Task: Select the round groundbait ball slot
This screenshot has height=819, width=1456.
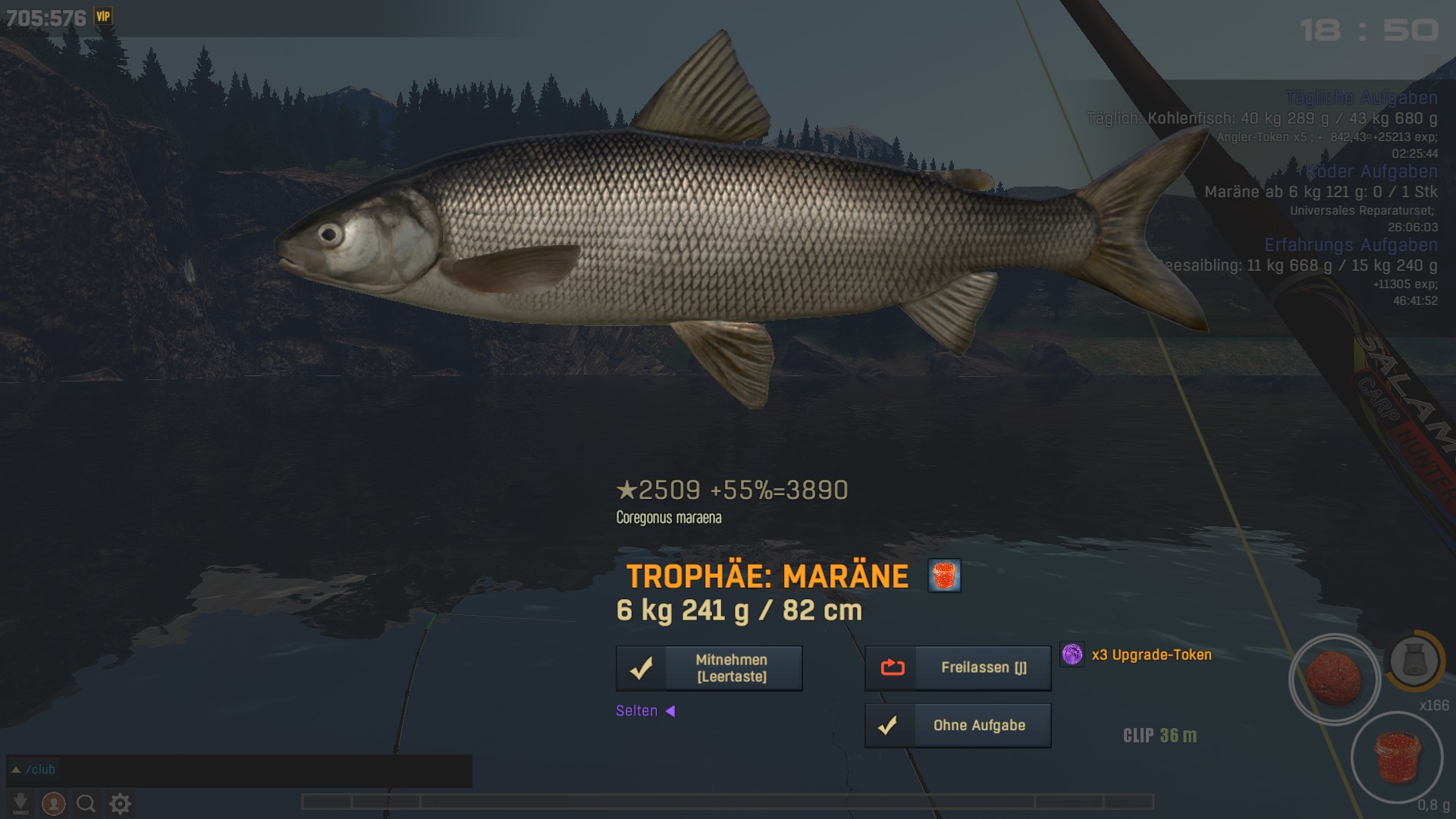Action: coord(1334,679)
